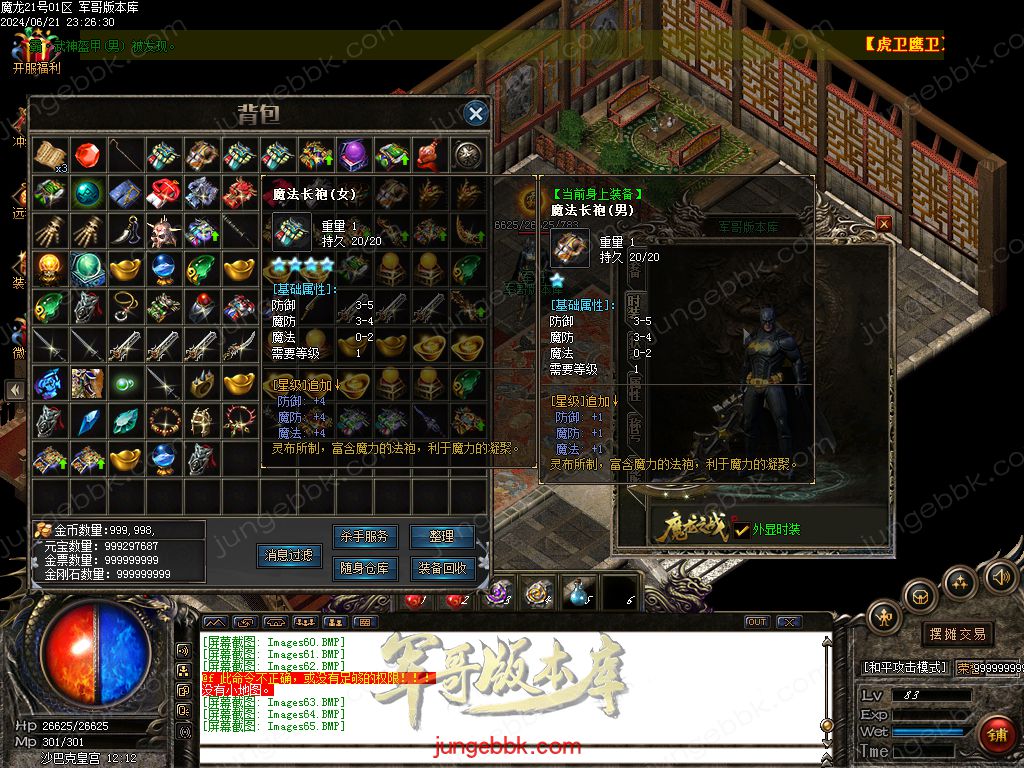
Task: Use the blue potion in hotbar slot 5
Action: pyautogui.click(x=580, y=594)
